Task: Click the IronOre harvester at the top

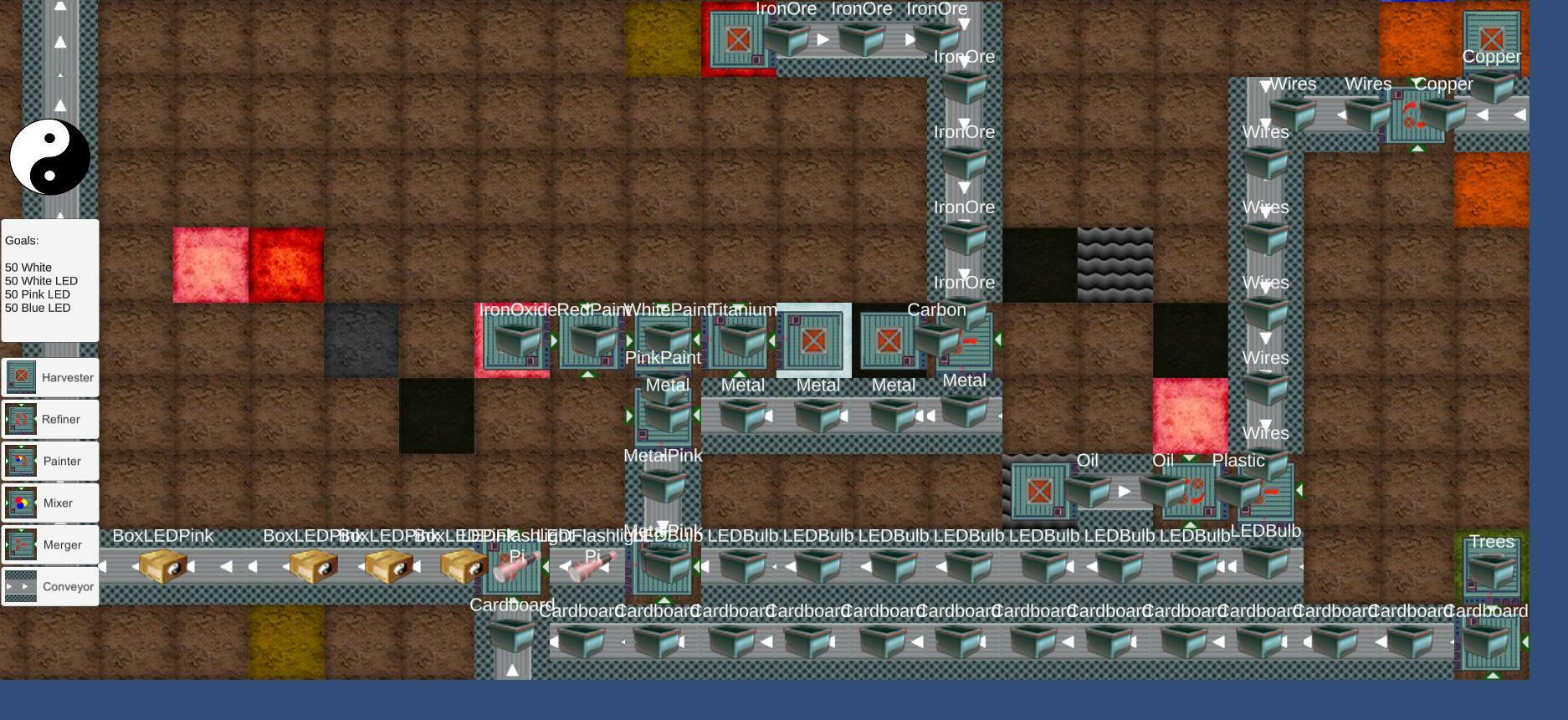Action: pyautogui.click(x=738, y=38)
